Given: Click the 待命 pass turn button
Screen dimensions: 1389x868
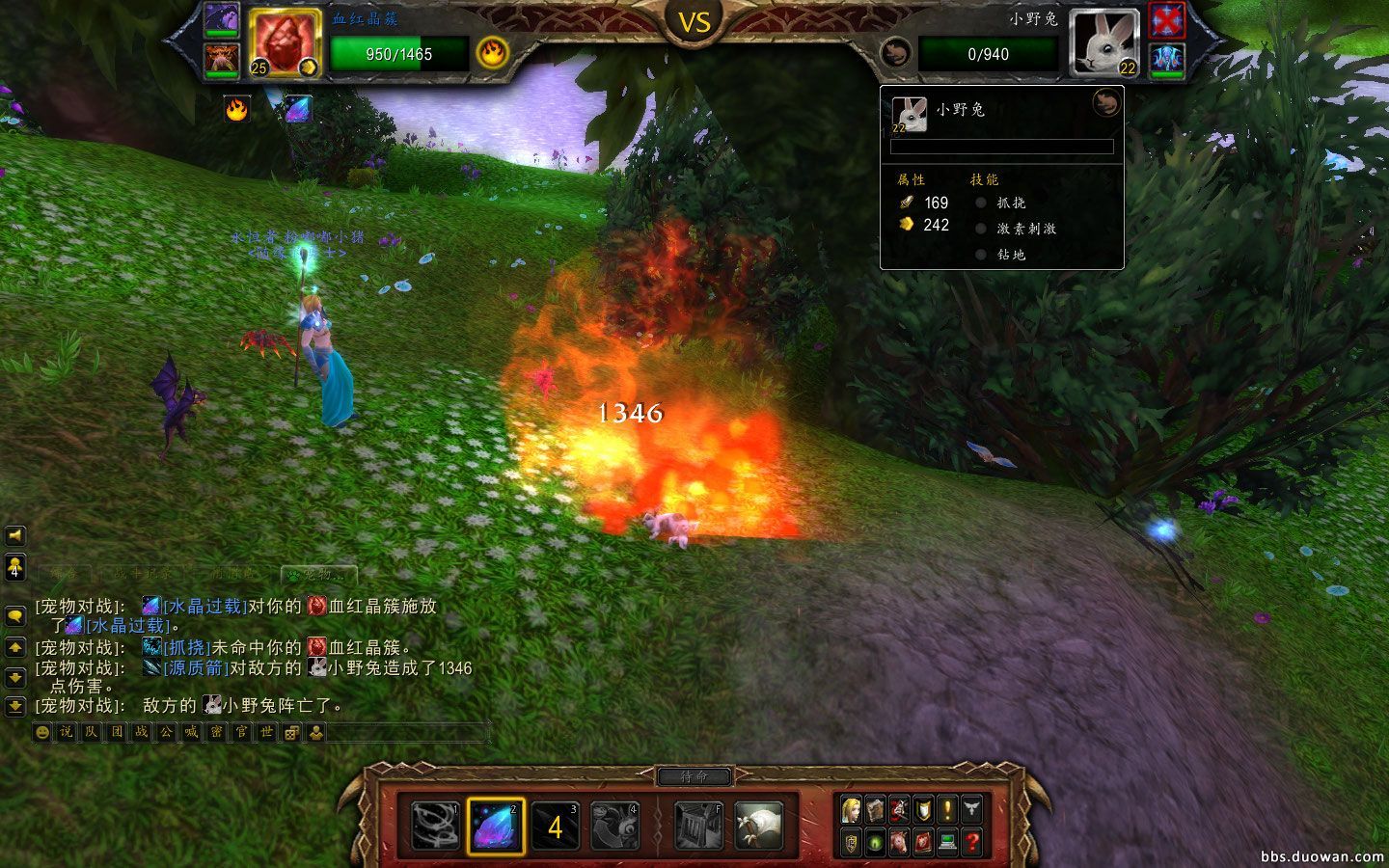Looking at the screenshot, I should click(x=694, y=776).
